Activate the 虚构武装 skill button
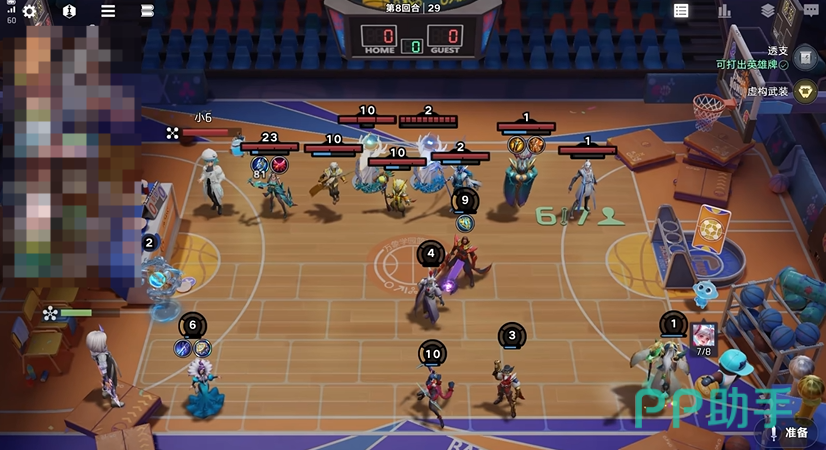The width and height of the screenshot is (826, 450). pos(806,91)
